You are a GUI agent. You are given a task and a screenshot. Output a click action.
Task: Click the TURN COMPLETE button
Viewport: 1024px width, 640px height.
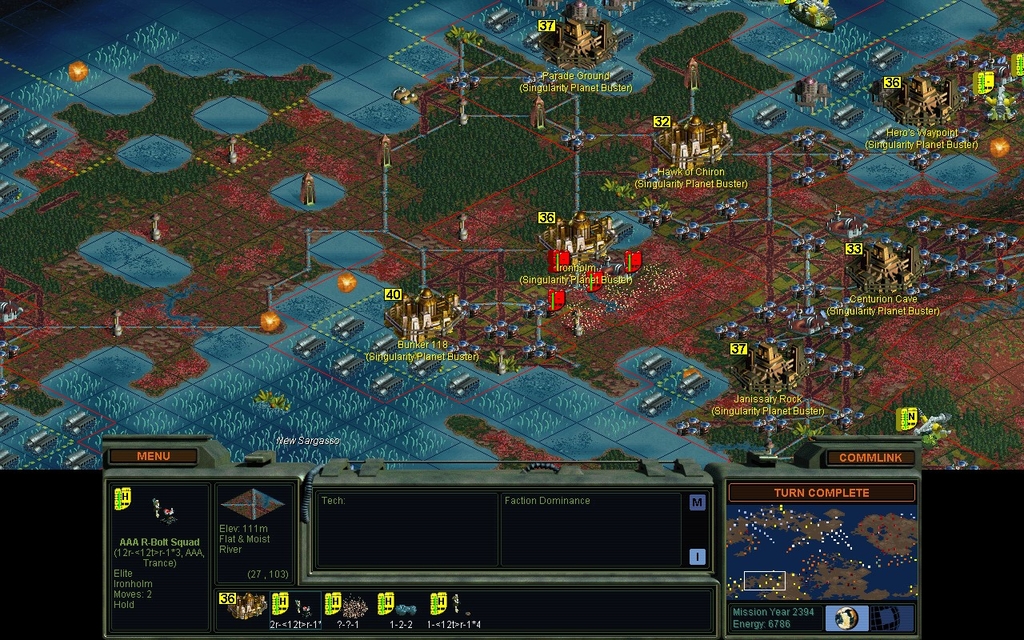point(821,492)
